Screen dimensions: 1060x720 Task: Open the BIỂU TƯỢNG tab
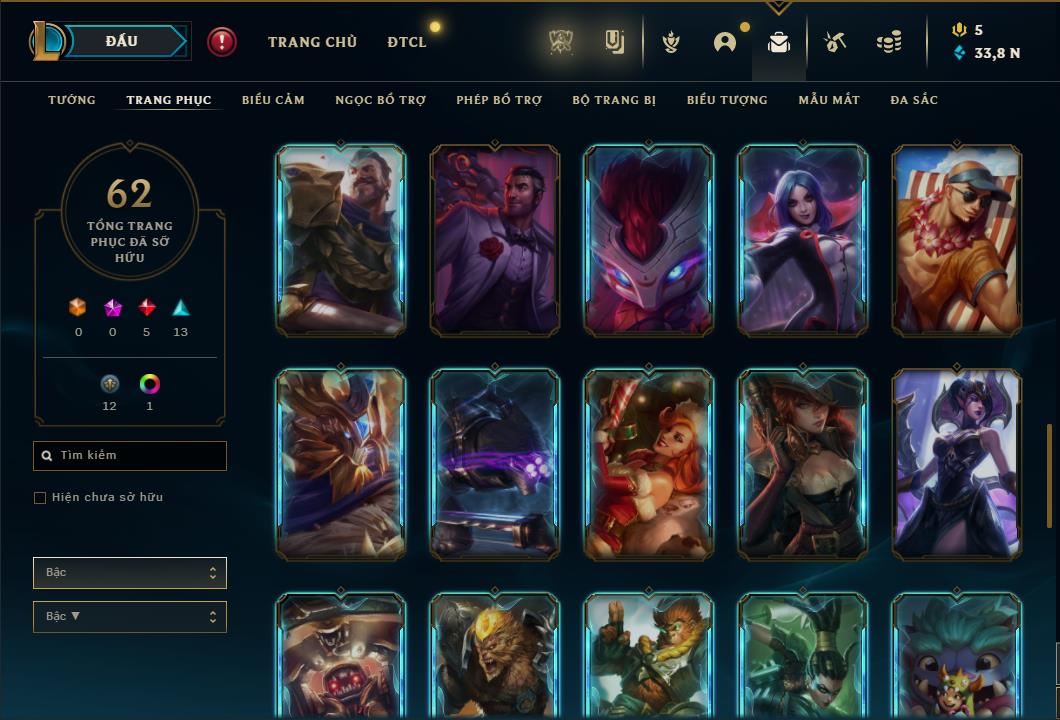coord(727,100)
